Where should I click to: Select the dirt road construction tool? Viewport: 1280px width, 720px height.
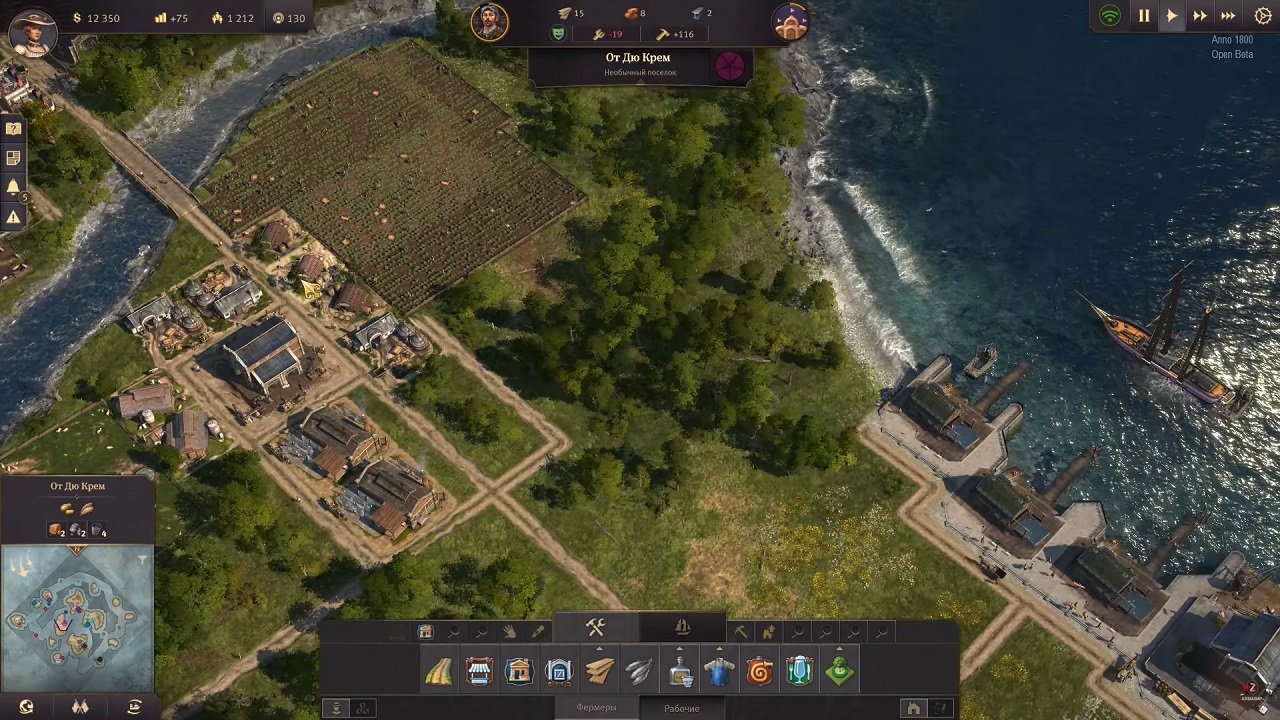tap(436, 670)
